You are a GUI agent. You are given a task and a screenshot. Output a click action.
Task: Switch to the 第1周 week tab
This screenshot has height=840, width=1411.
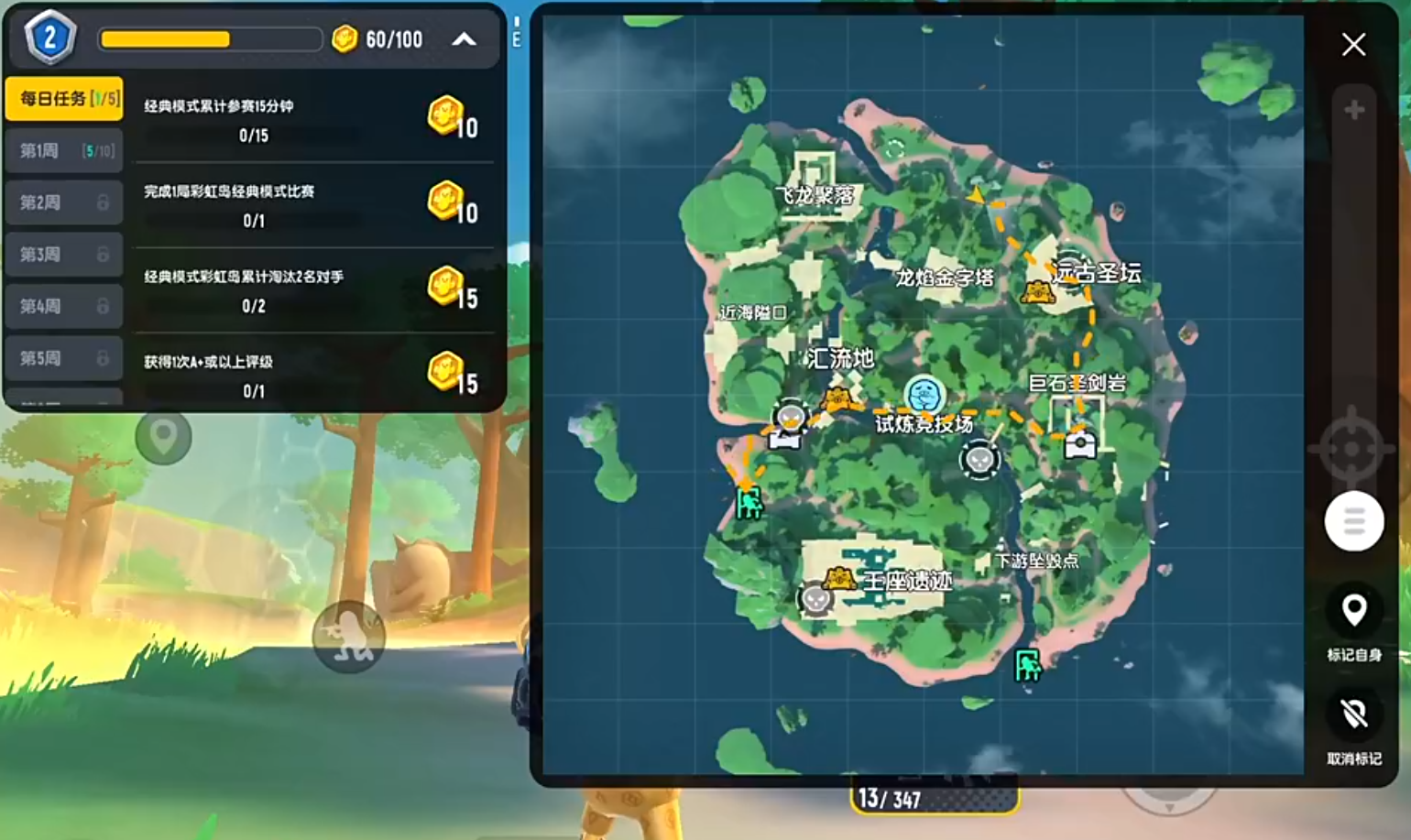64,150
